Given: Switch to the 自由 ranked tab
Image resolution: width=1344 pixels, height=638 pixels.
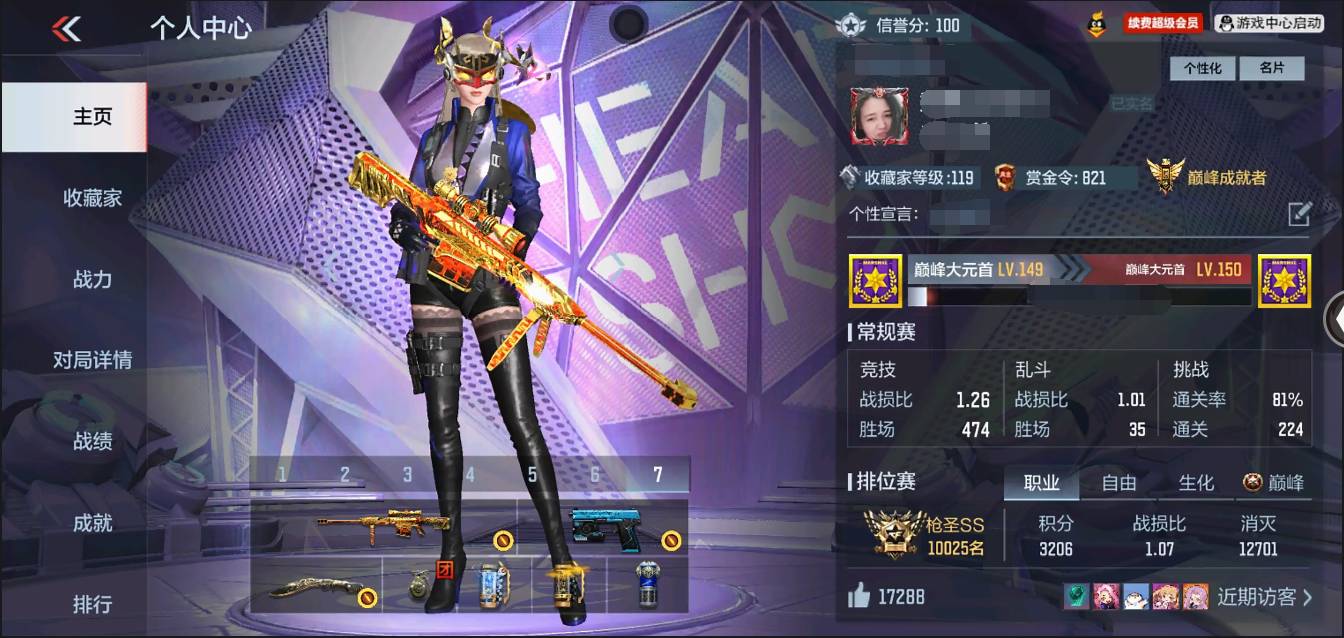Looking at the screenshot, I should click(x=1119, y=483).
